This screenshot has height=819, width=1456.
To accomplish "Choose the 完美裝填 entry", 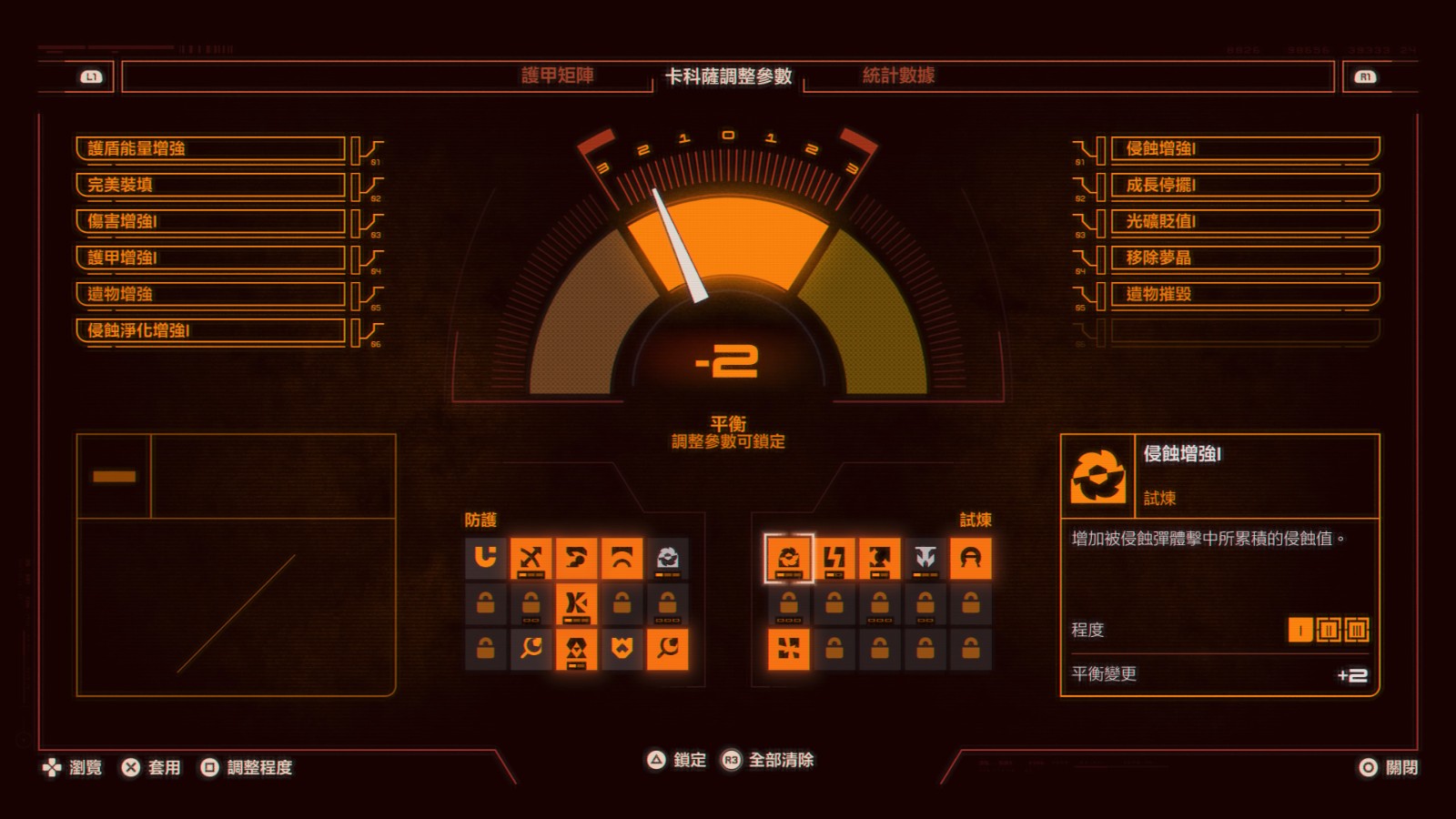I will (210, 185).
